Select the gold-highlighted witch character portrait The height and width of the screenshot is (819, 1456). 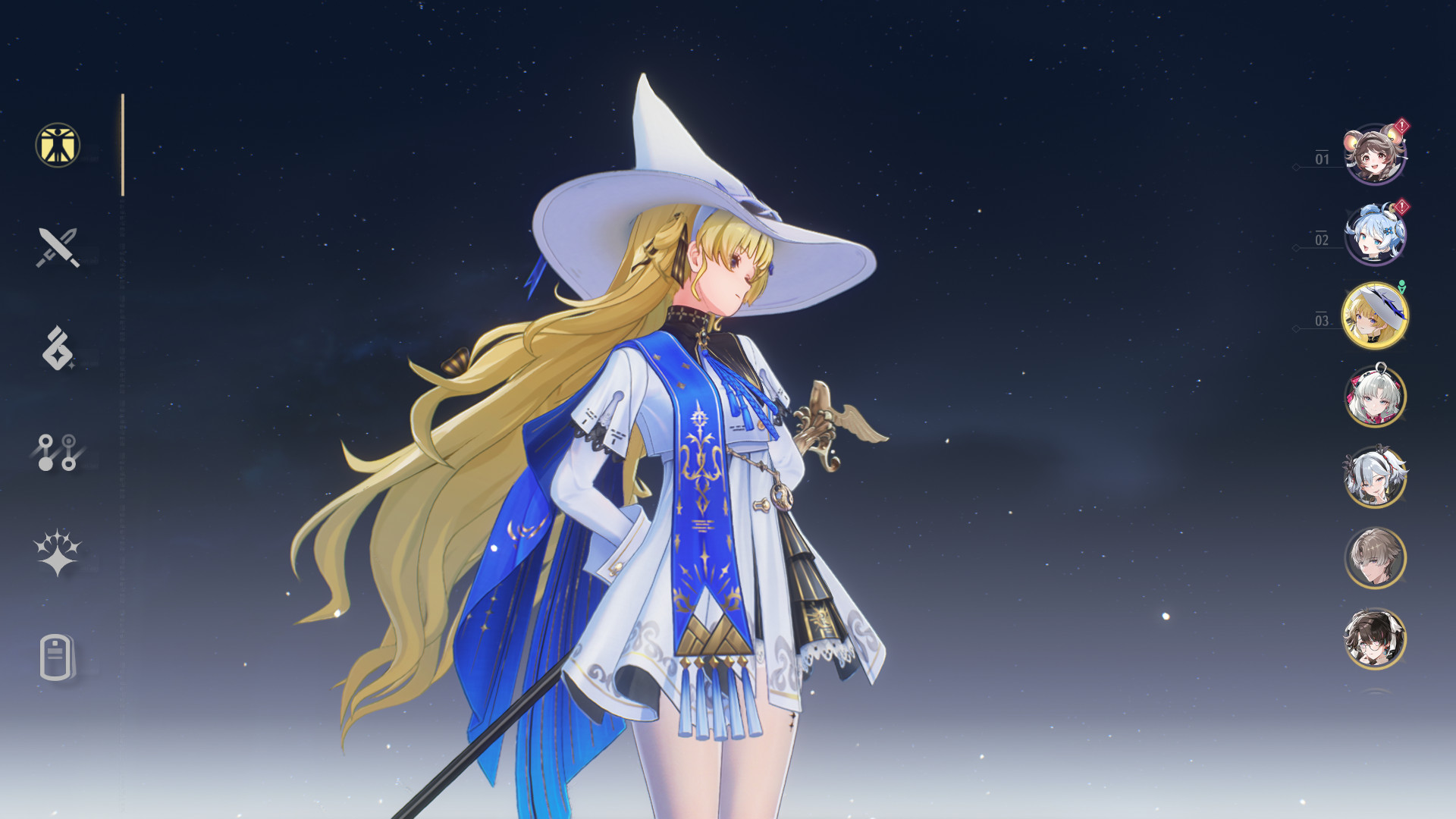pos(1375,318)
